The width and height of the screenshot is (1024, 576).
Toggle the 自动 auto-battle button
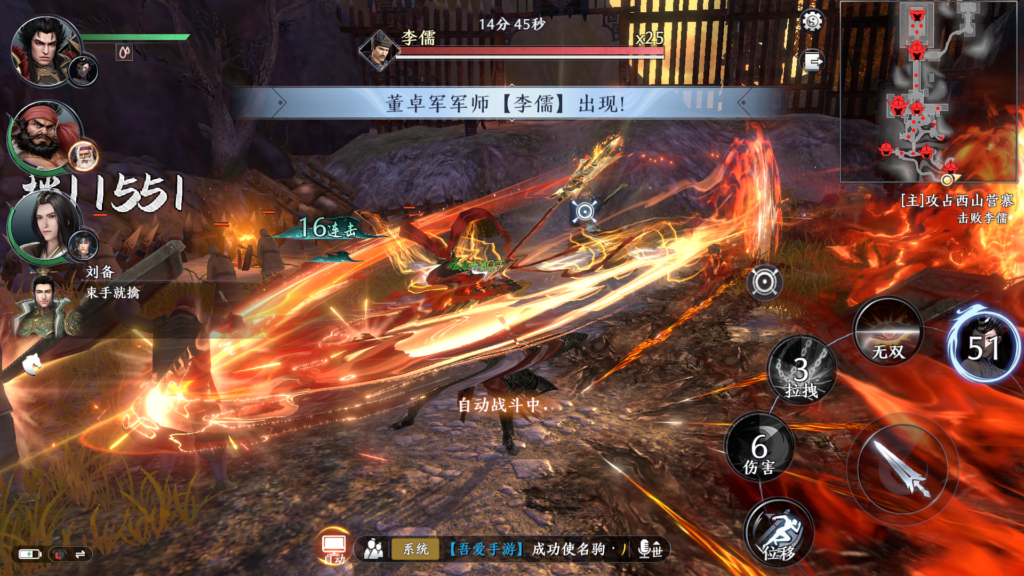coord(334,548)
